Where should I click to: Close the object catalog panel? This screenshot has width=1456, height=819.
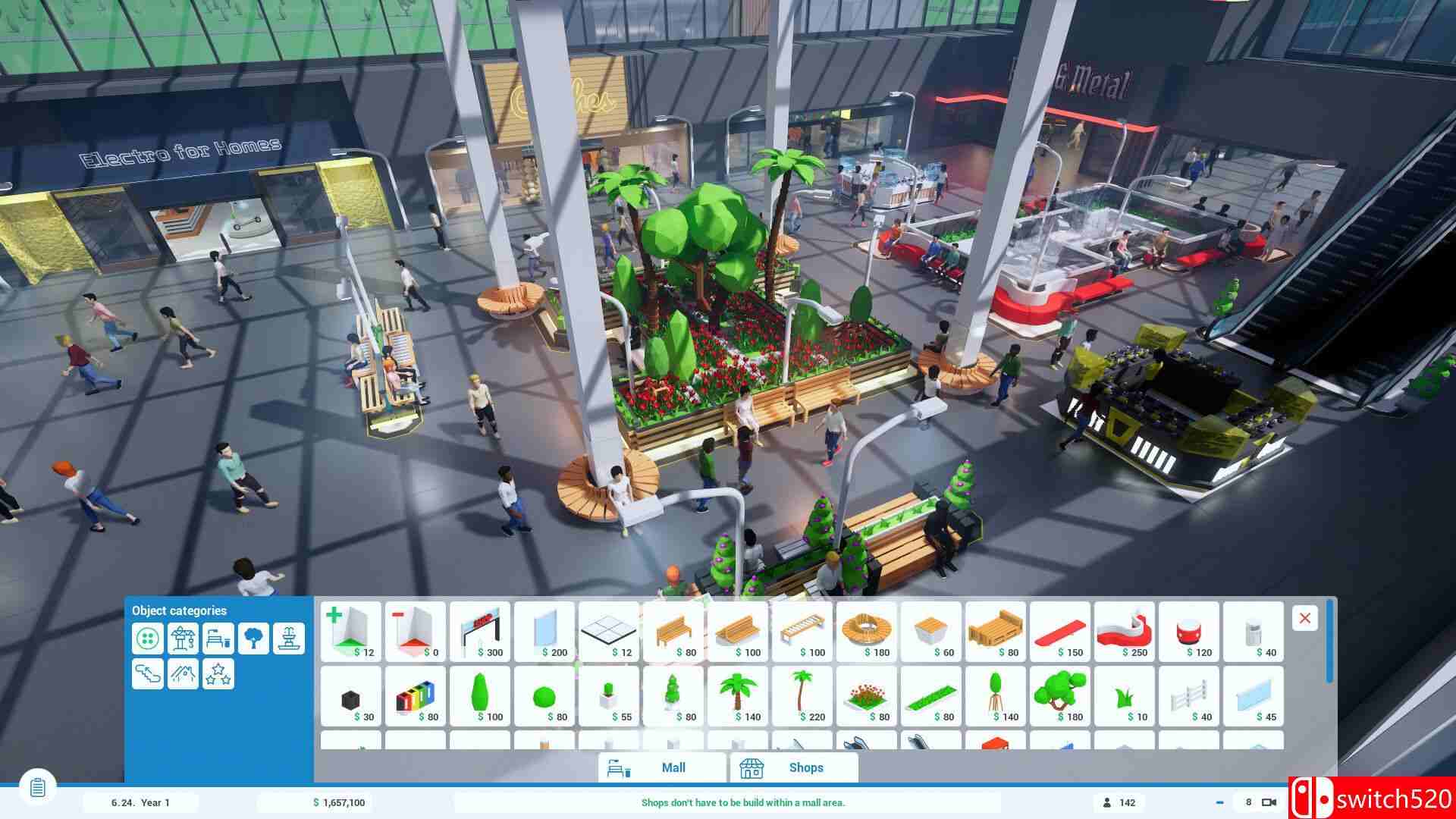pyautogui.click(x=1305, y=618)
